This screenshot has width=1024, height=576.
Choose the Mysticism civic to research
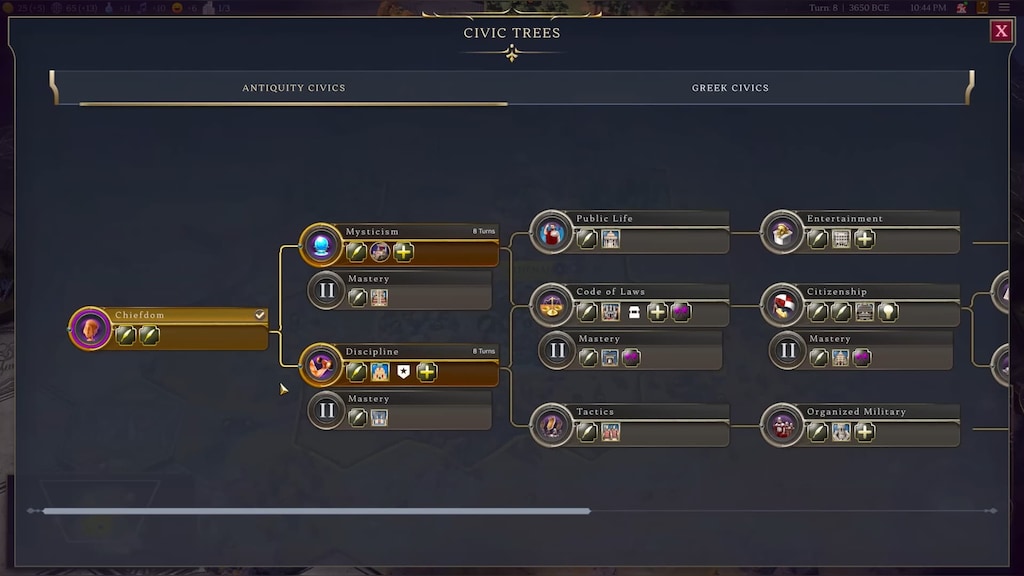[x=400, y=244]
